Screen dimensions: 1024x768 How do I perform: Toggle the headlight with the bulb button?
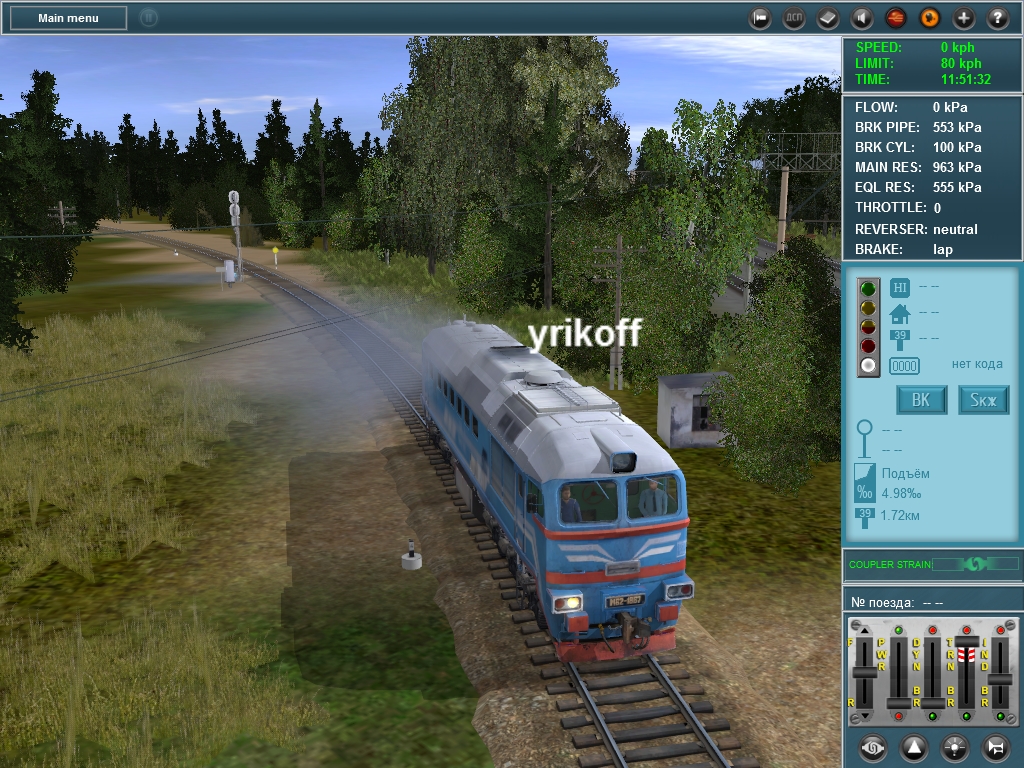[x=955, y=747]
